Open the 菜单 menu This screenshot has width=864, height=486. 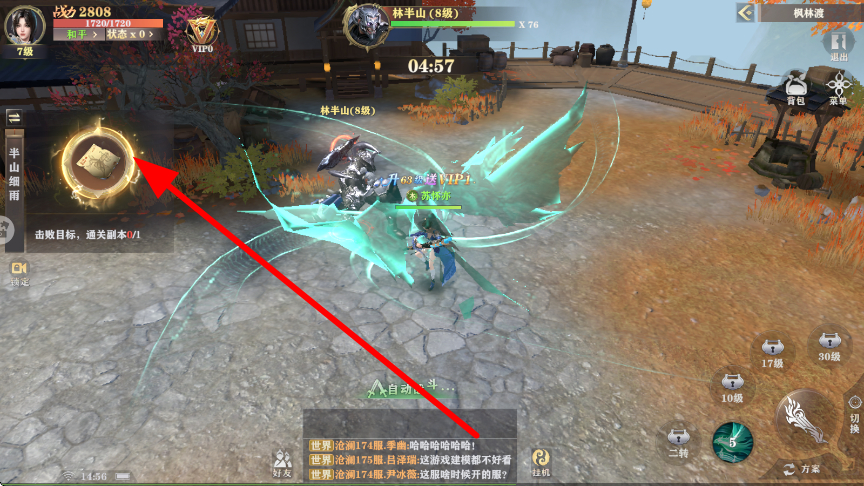838,88
